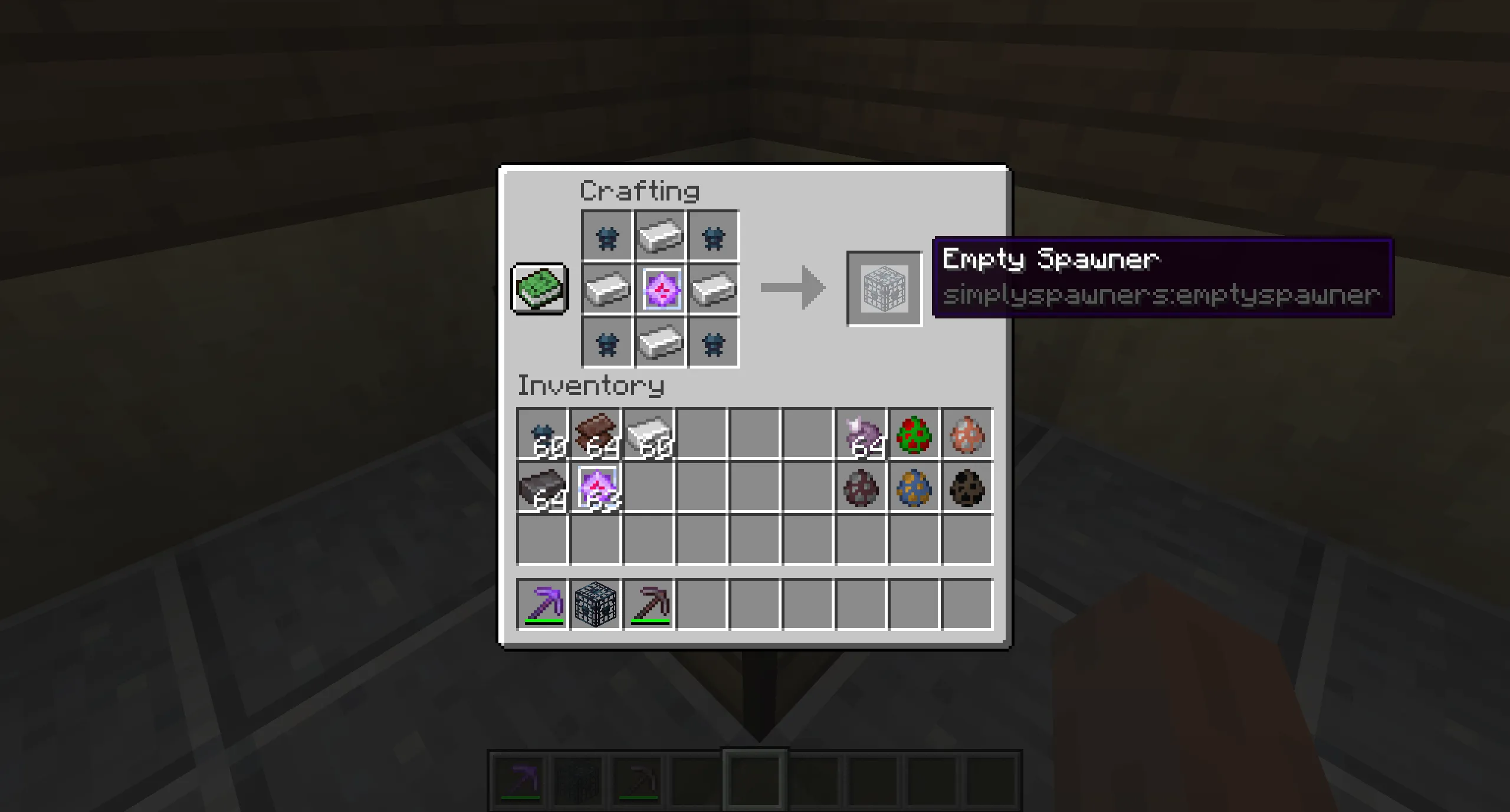The width and height of the screenshot is (1510, 812).
Task: Select the blue spawn egg with orange spots
Action: (914, 486)
